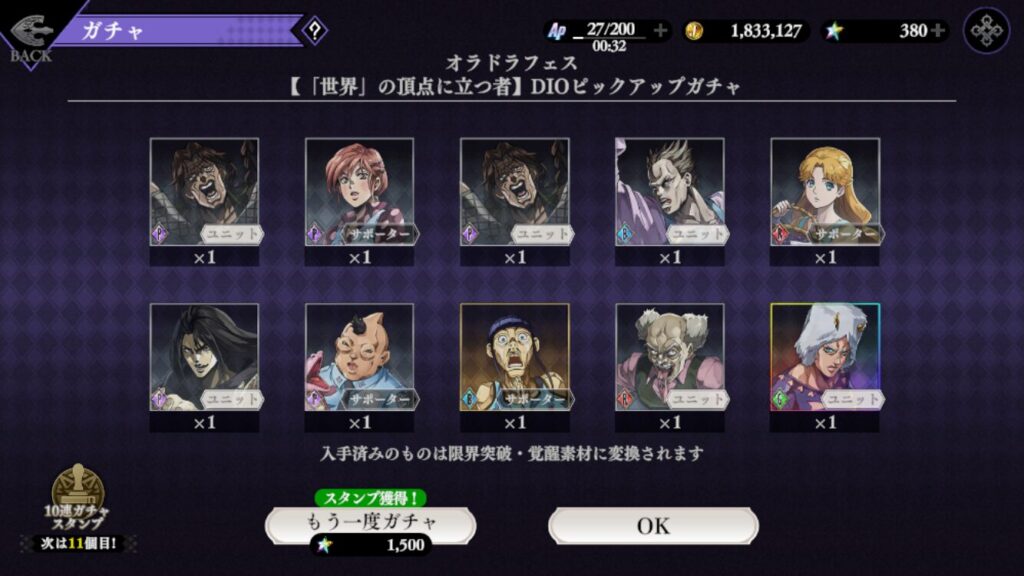This screenshot has height=576, width=1024.
Task: Open the gacha help question mark
Action: pyautogui.click(x=314, y=31)
